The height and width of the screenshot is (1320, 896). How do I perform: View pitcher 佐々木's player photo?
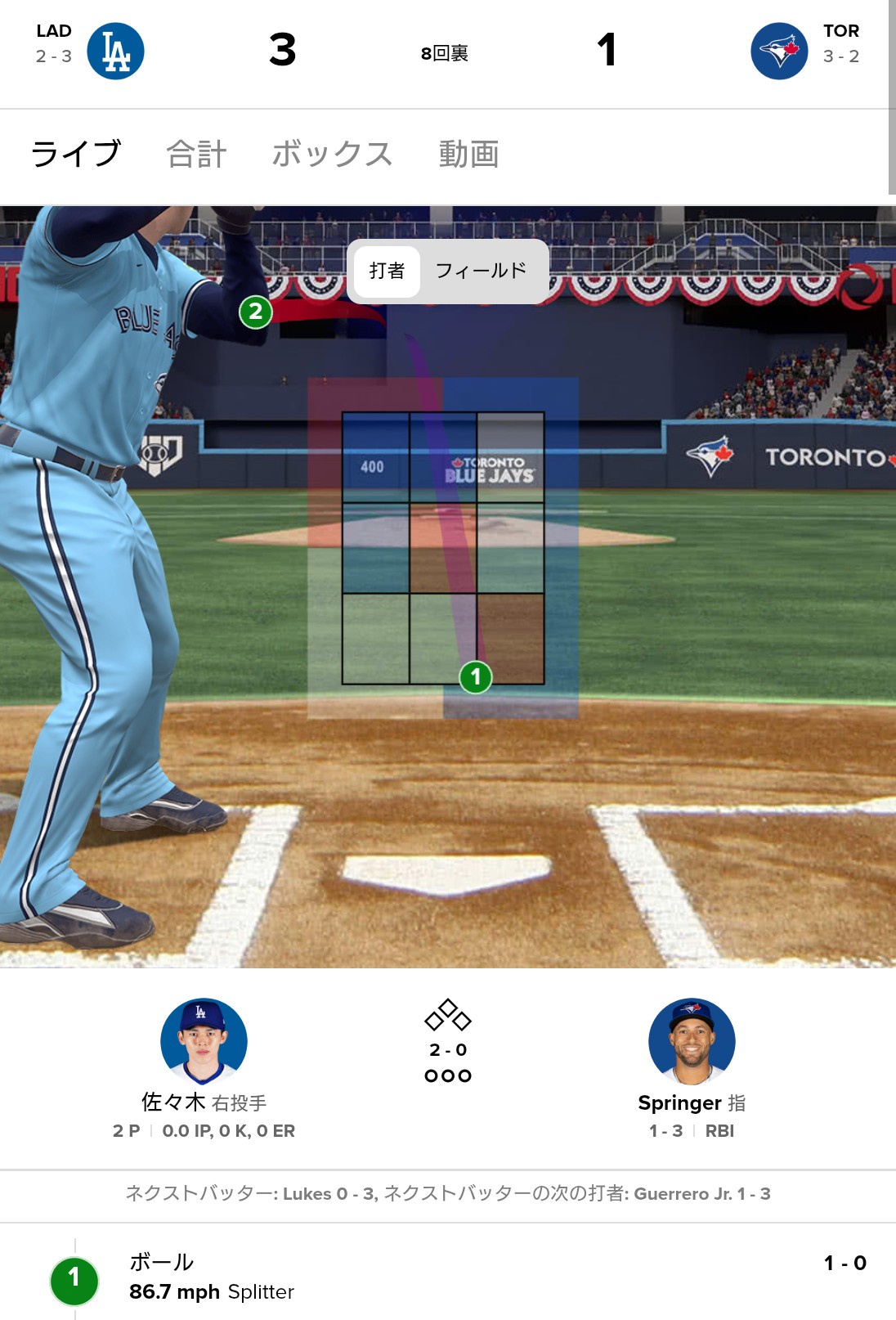point(204,1041)
